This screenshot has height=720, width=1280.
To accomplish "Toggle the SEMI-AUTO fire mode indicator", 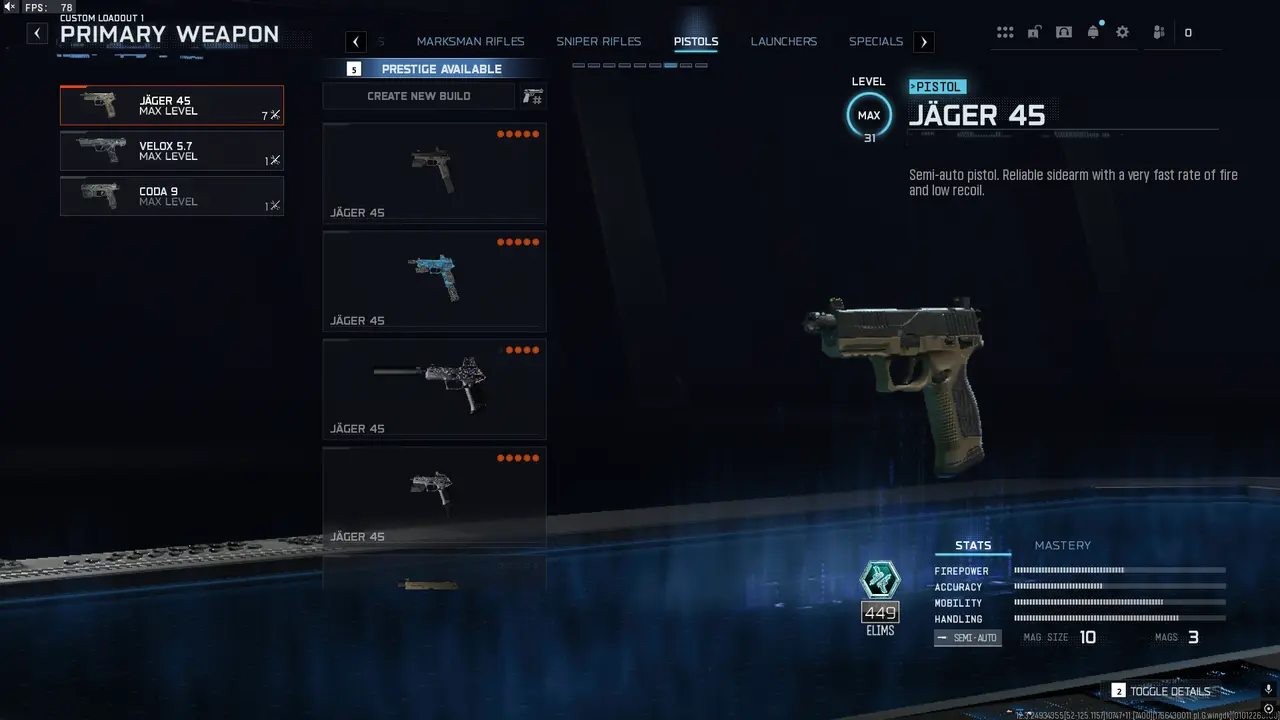I will click(967, 637).
